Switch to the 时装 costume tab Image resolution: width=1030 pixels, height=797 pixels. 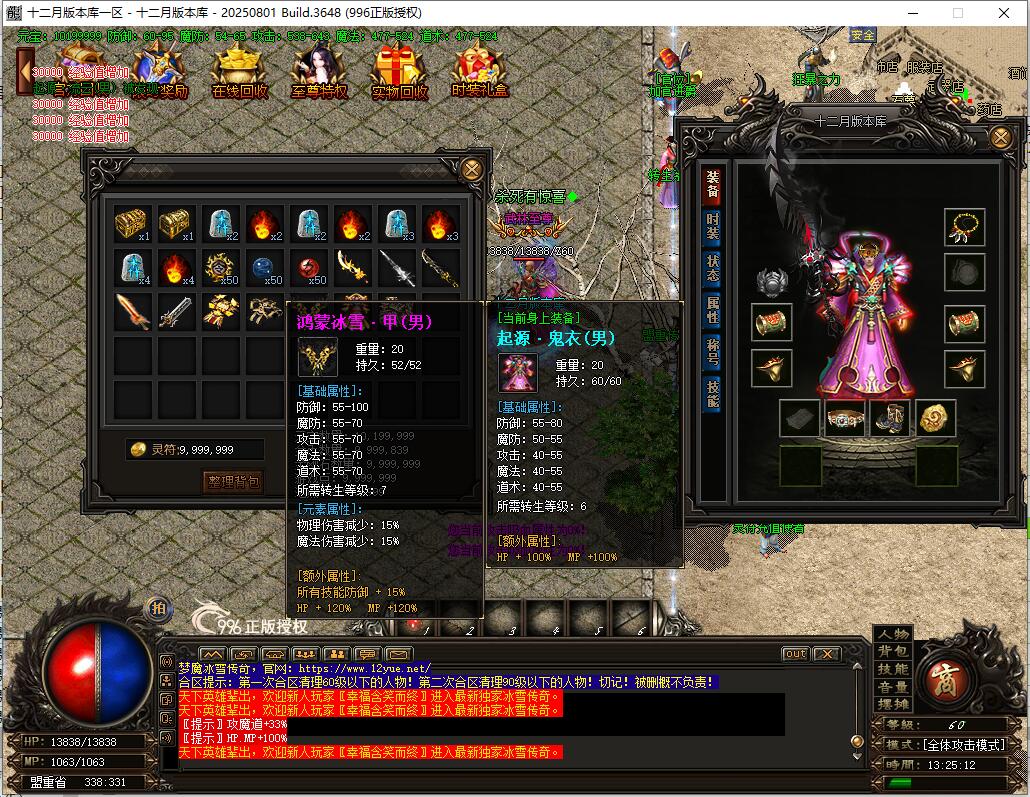(712, 227)
